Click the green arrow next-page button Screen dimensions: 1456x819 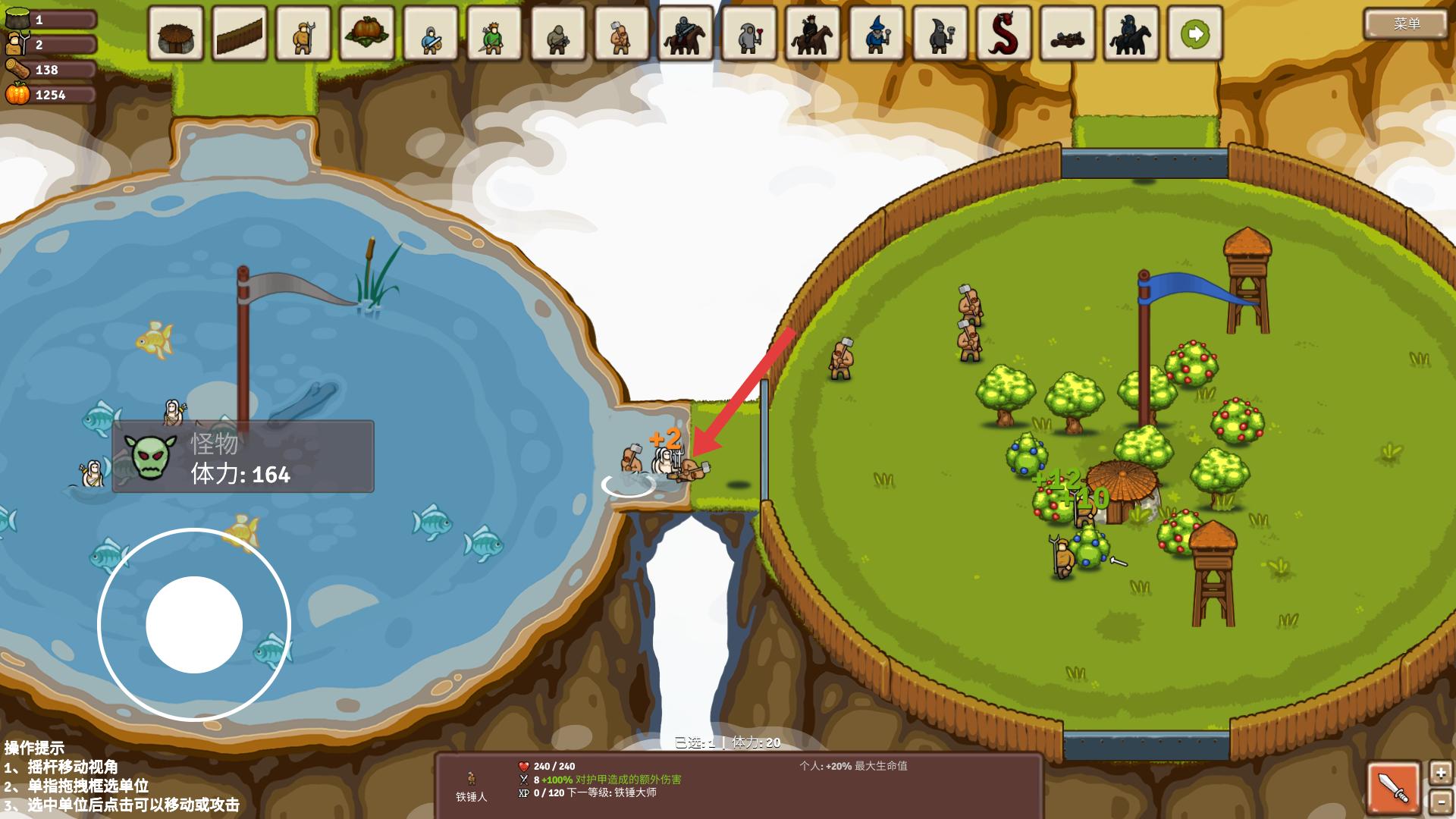coord(1195,34)
